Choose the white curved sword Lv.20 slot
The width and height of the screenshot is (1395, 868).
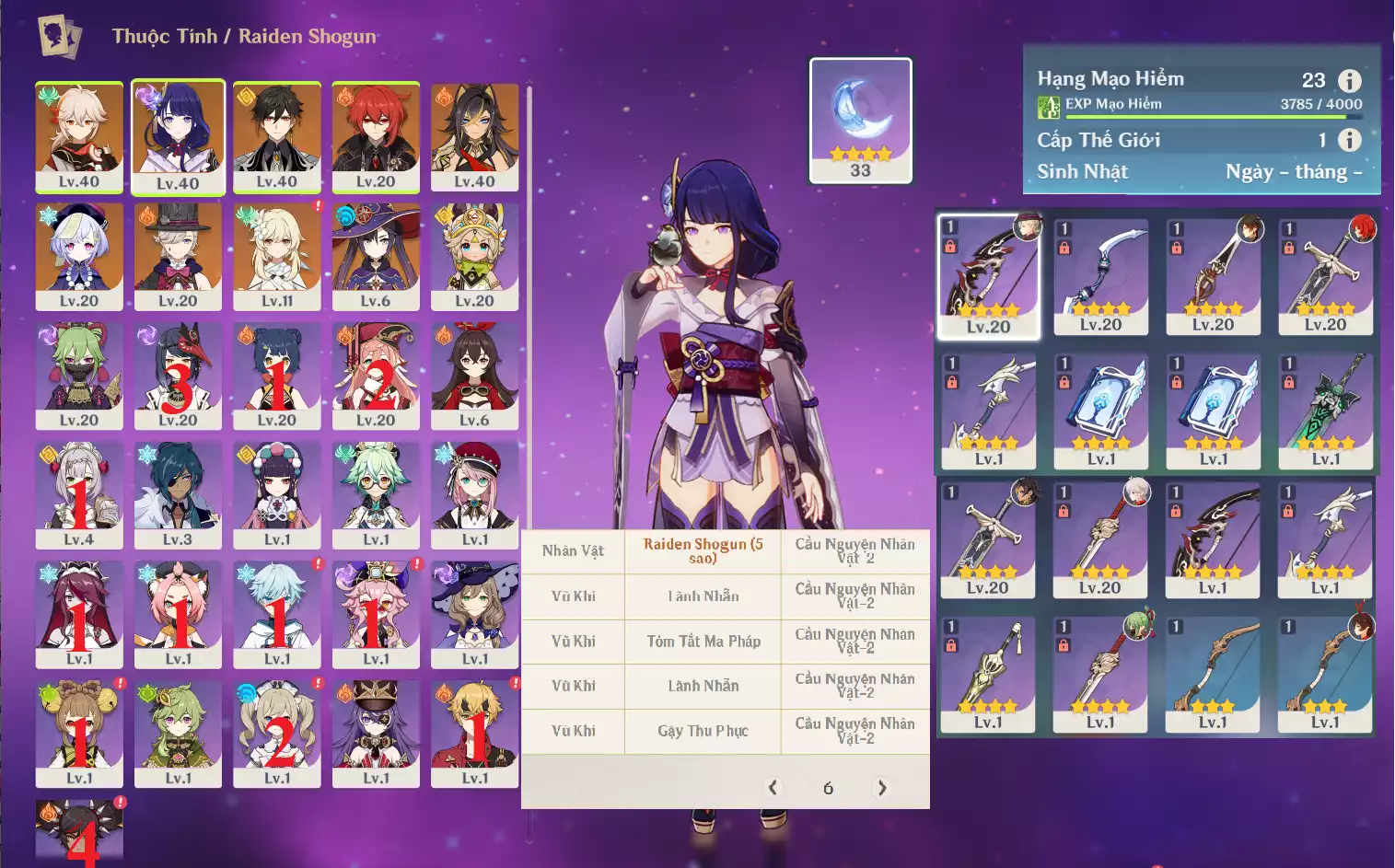point(1101,276)
